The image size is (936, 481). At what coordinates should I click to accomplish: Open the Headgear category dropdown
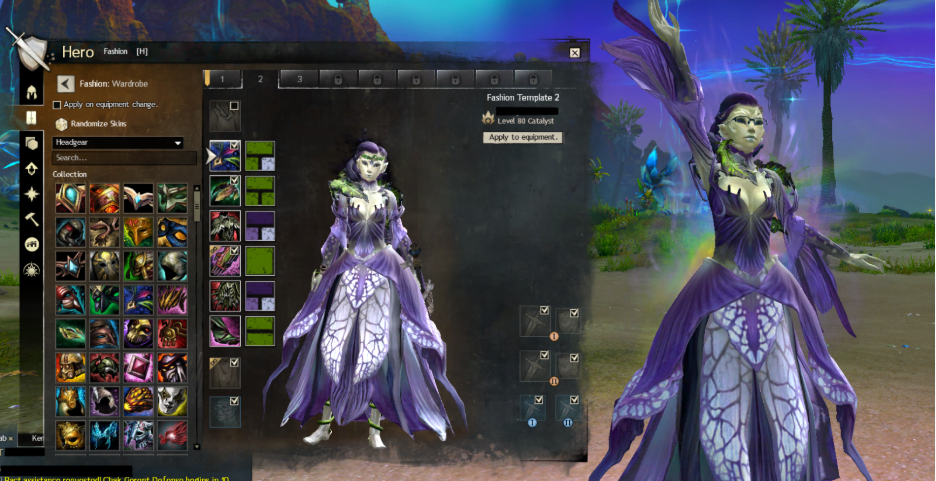point(119,143)
